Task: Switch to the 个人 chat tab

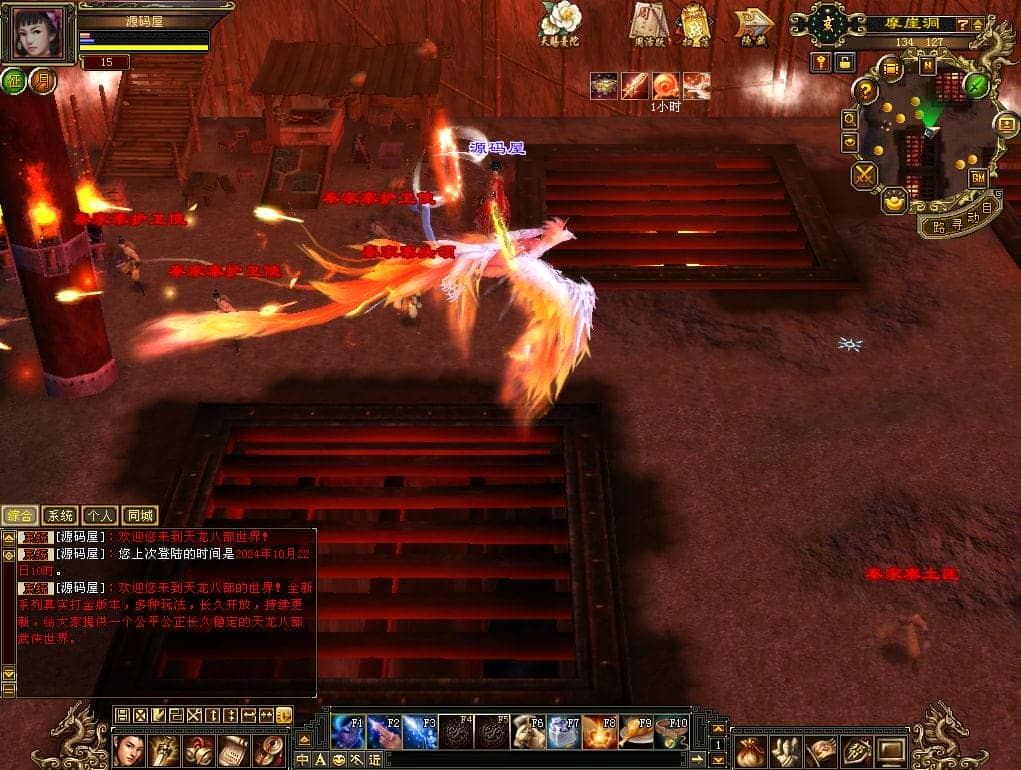Action: coord(100,516)
